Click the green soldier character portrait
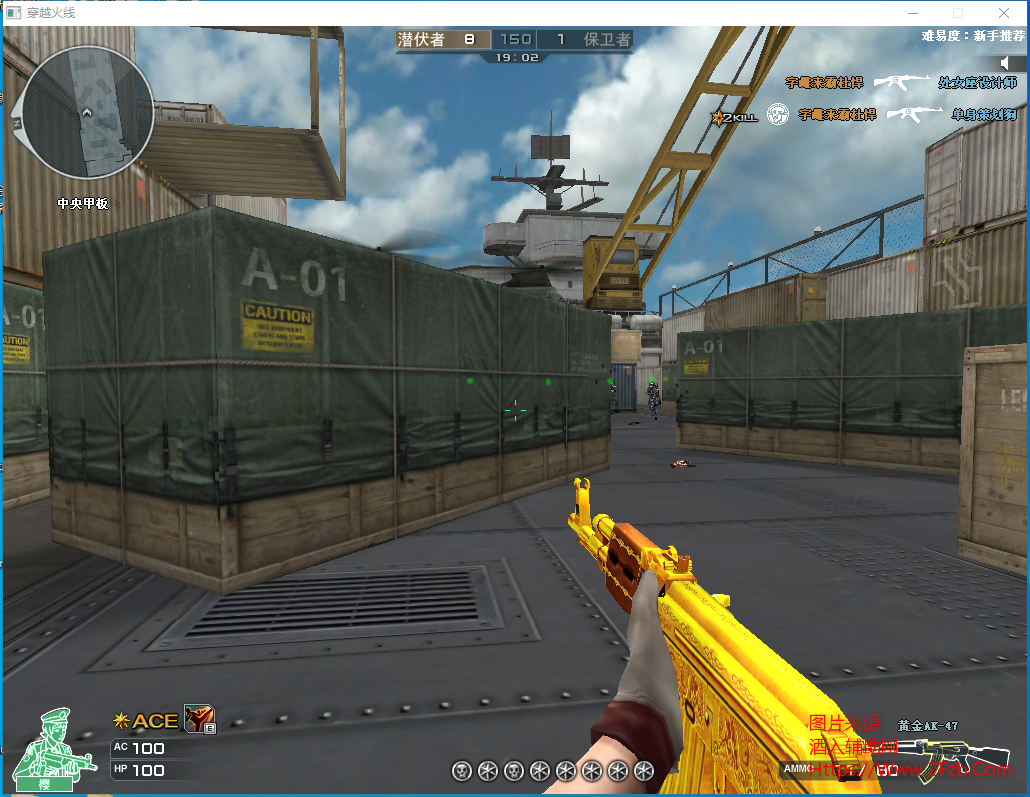Screen dimensions: 1030x797 point(58,748)
